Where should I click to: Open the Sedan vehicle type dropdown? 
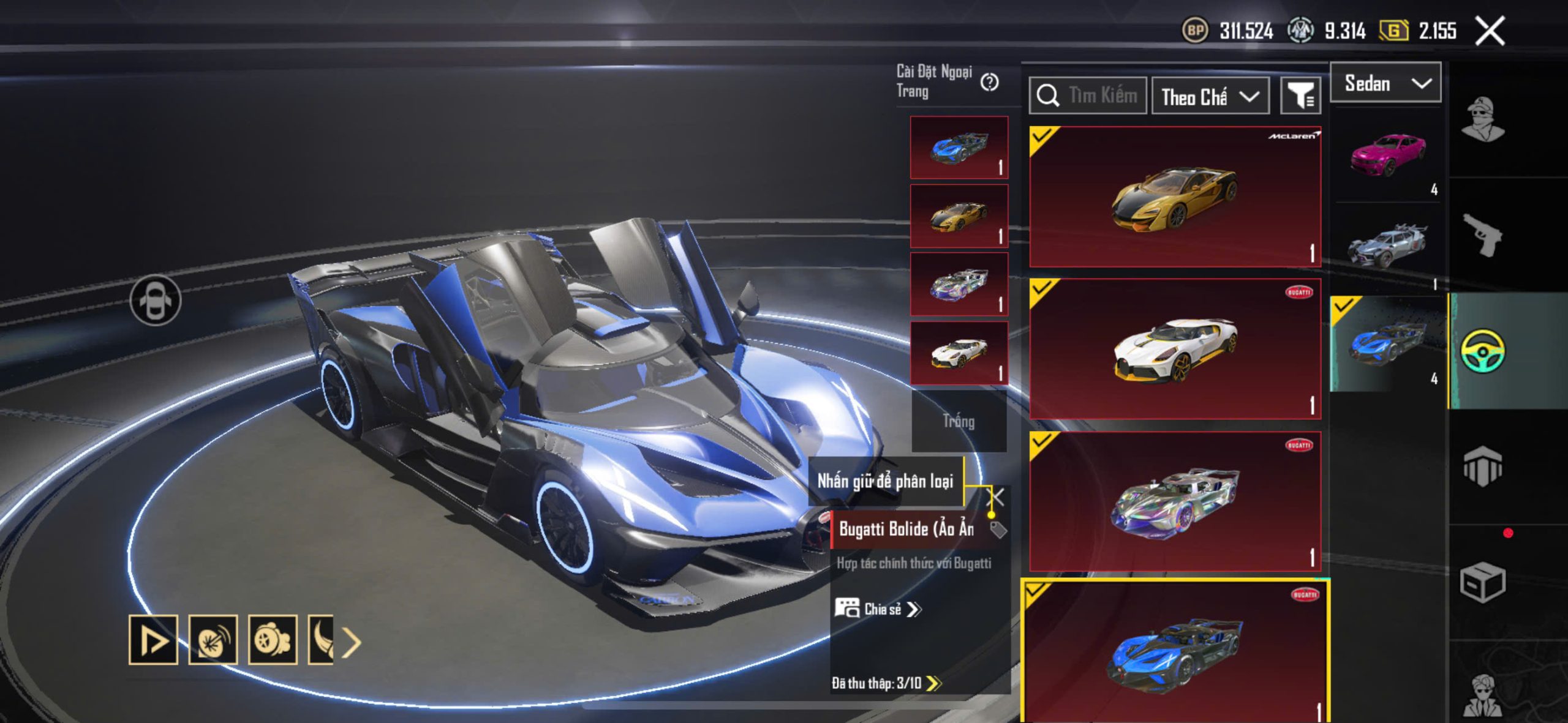pyautogui.click(x=1385, y=83)
